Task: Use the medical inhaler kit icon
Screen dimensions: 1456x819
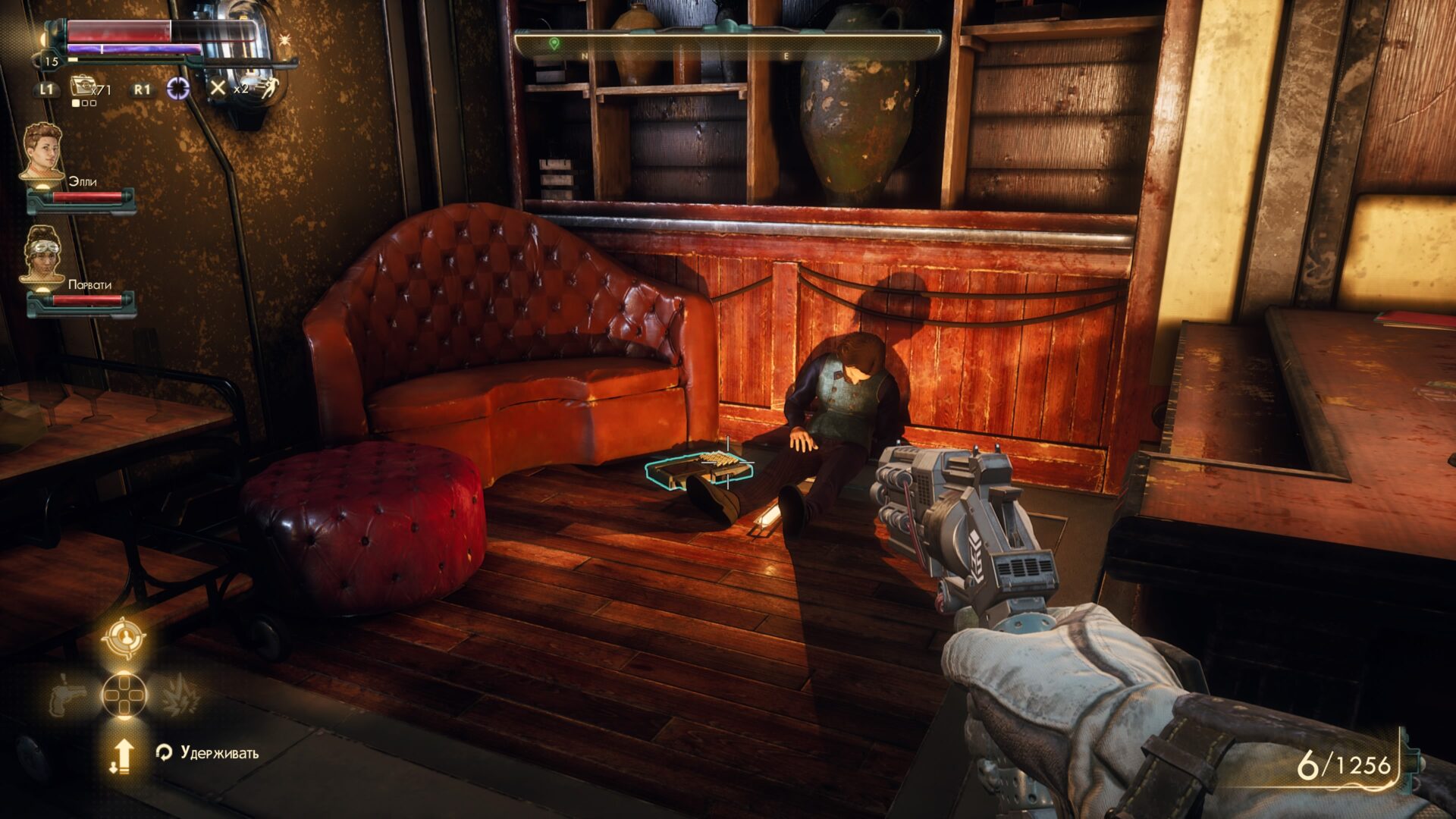Action: pos(82,86)
